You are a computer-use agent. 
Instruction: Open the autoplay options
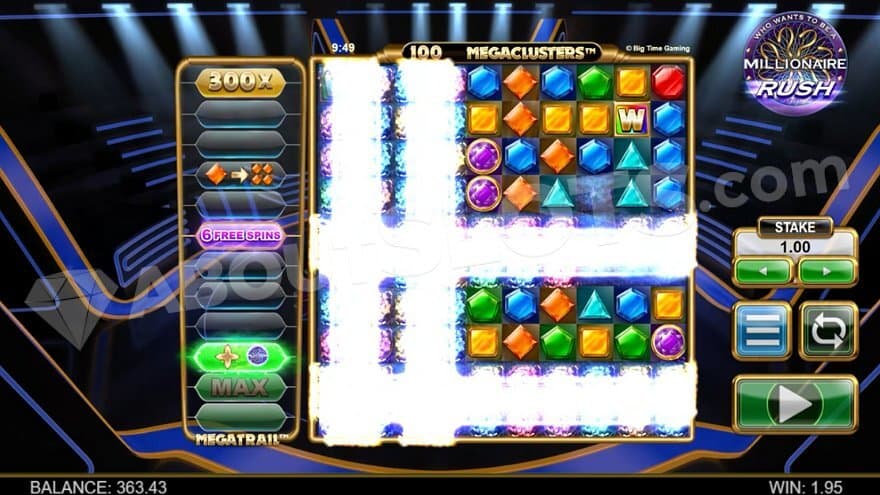point(827,331)
